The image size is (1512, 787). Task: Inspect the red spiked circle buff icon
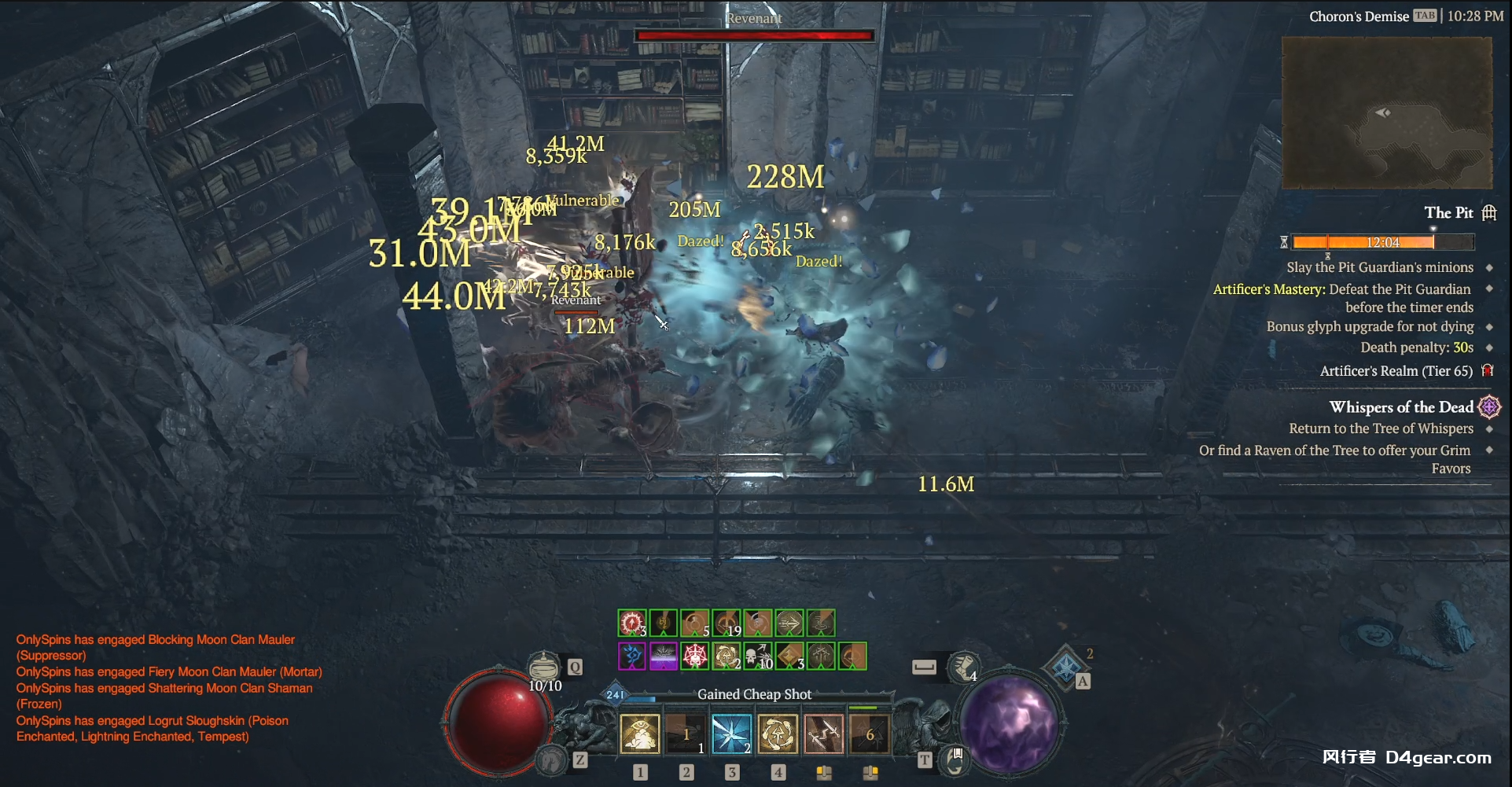[632, 623]
